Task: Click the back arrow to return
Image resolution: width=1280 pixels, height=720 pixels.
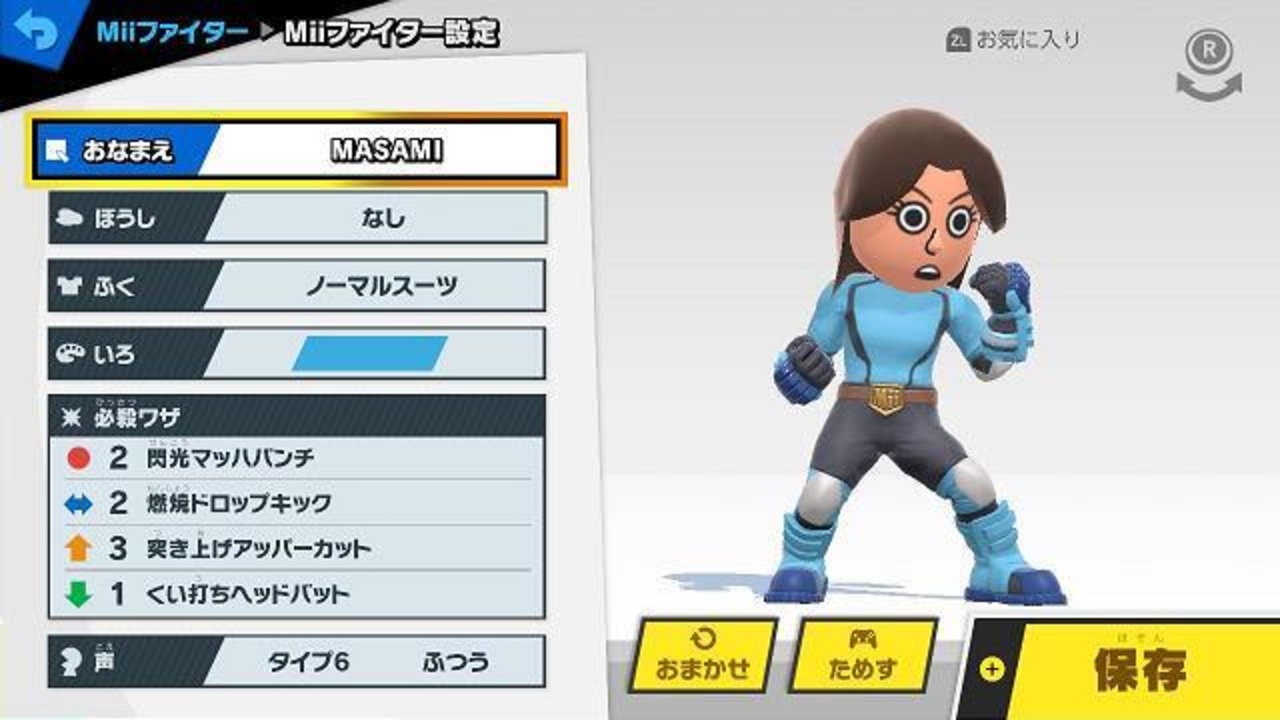Action: tap(36, 28)
